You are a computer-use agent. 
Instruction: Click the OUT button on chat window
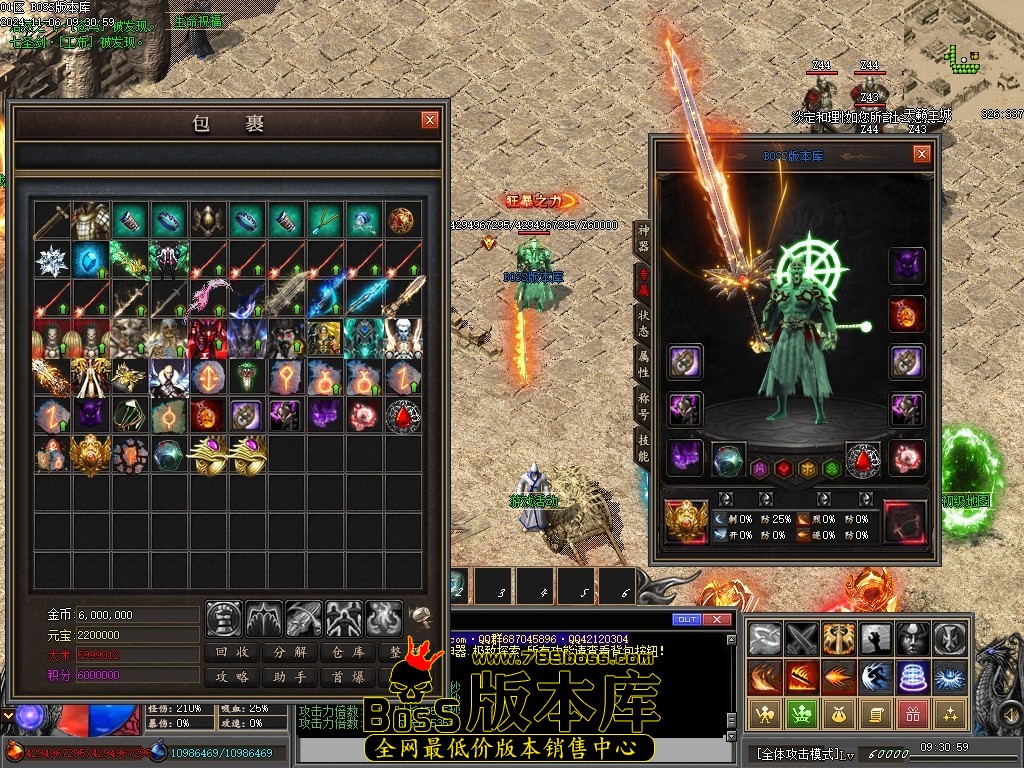coord(686,620)
